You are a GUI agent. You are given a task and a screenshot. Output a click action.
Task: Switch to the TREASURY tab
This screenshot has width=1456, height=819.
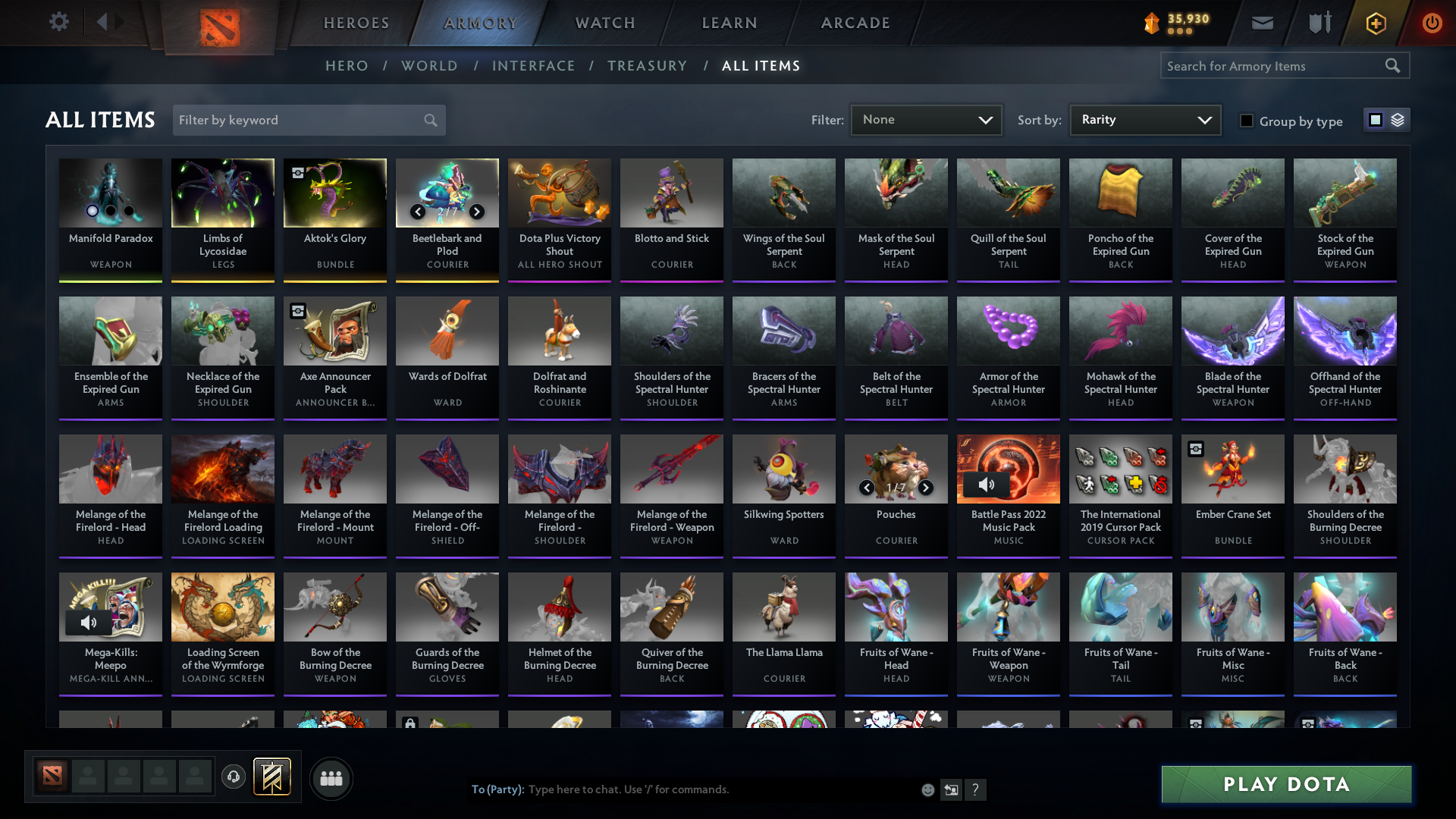pyautogui.click(x=648, y=66)
